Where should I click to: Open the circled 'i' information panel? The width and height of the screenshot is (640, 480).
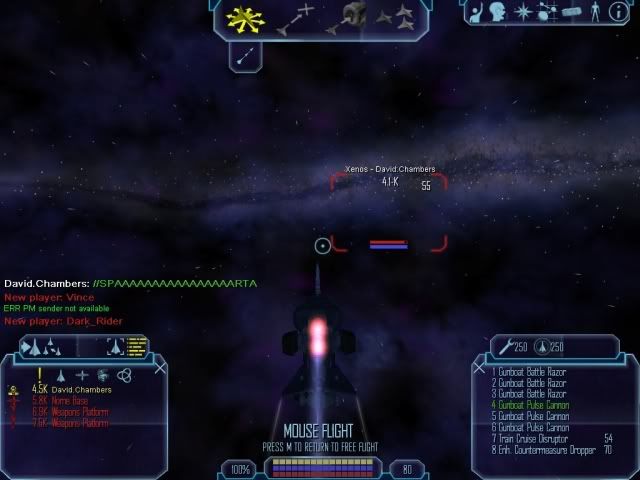point(621,14)
